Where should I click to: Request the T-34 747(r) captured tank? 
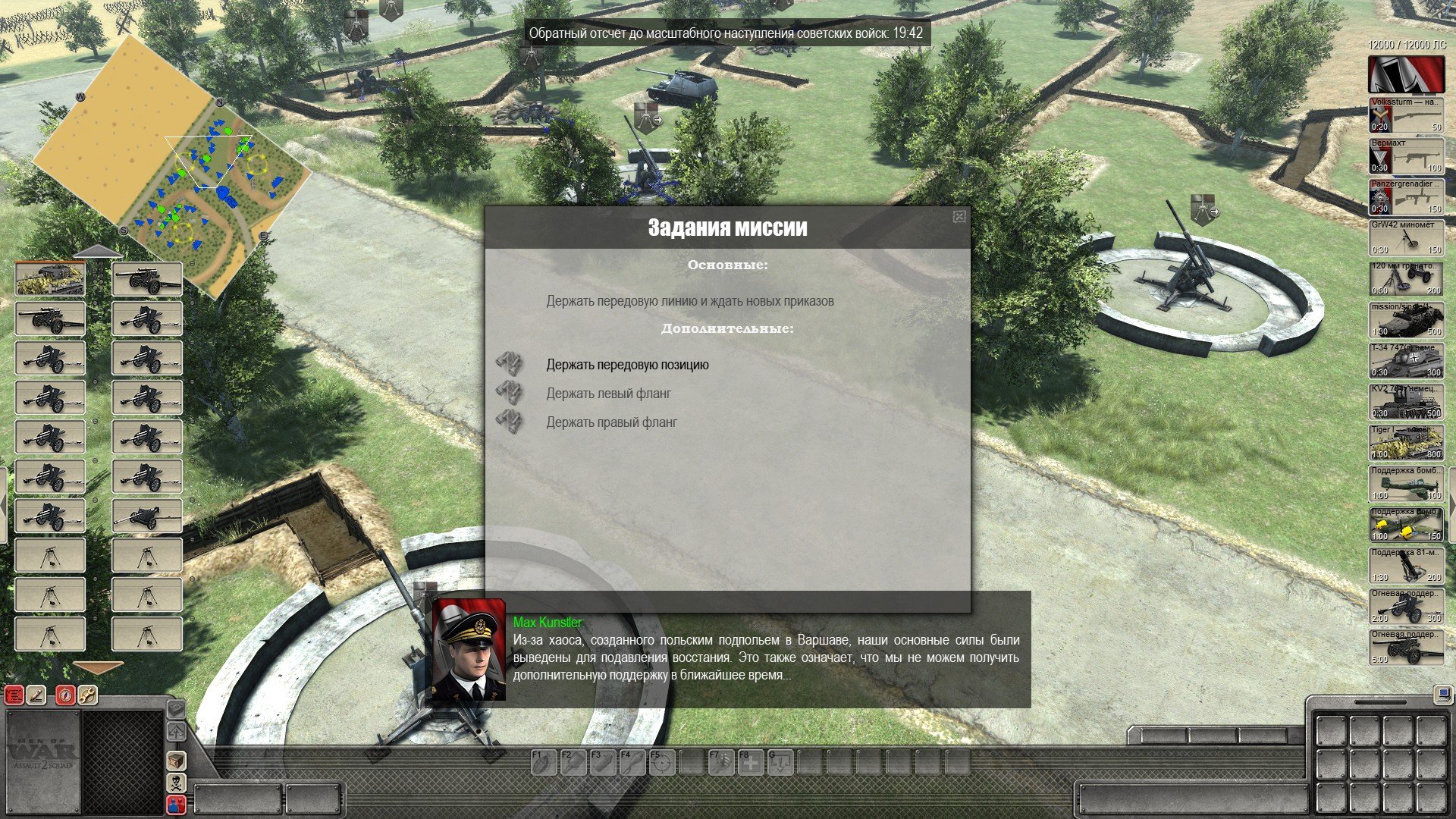click(x=1406, y=361)
